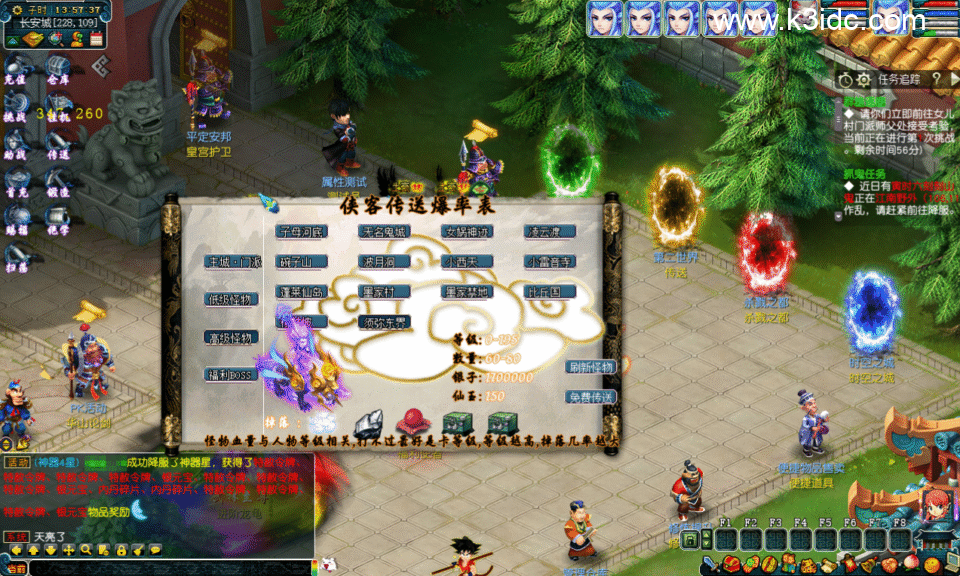Open the 低级怪物 category
The image size is (960, 576).
pyautogui.click(x=232, y=299)
